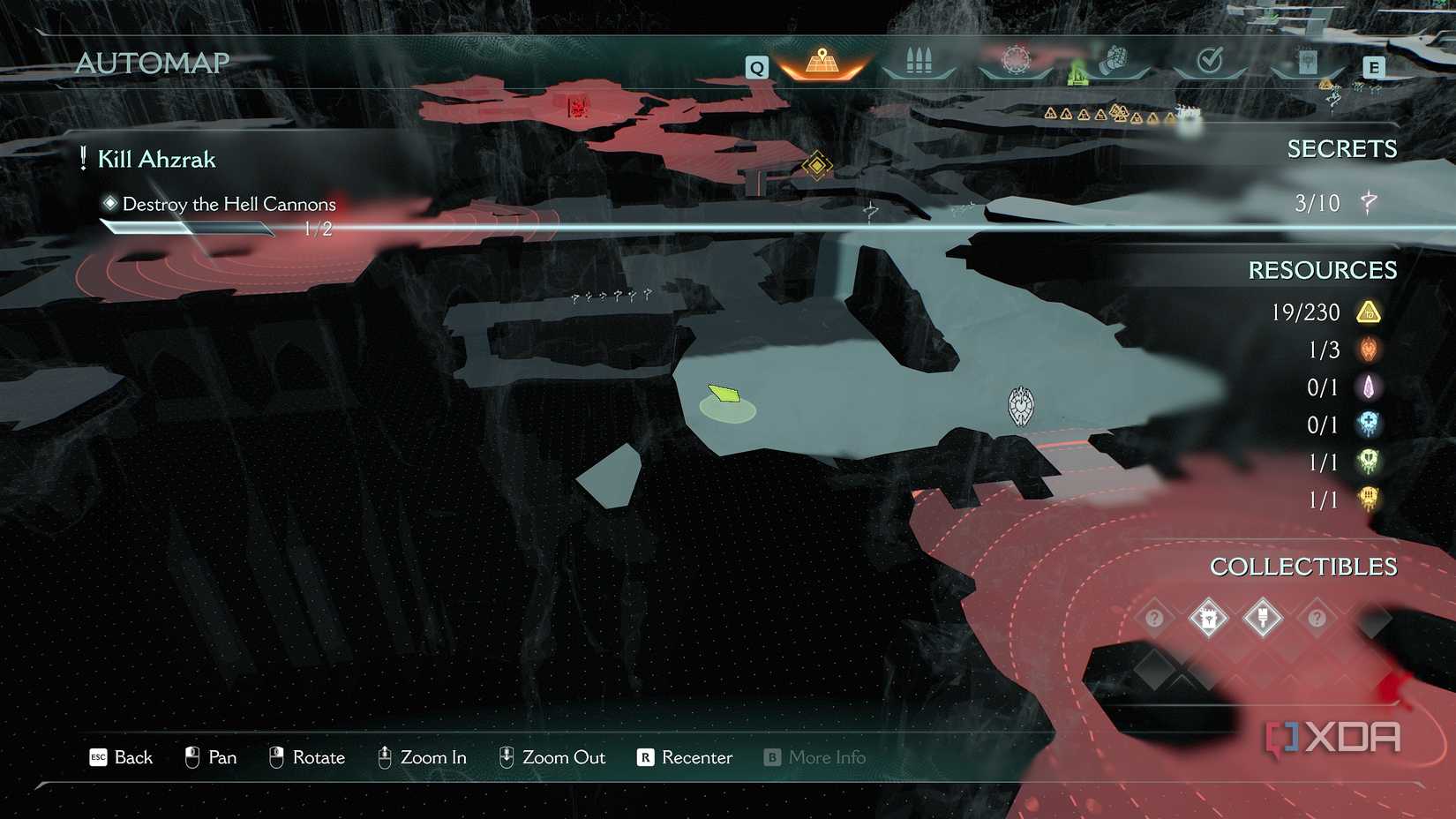Screen dimensions: 1456x819
Task: Select the round sentinel crest menu icon
Action: point(1016,60)
